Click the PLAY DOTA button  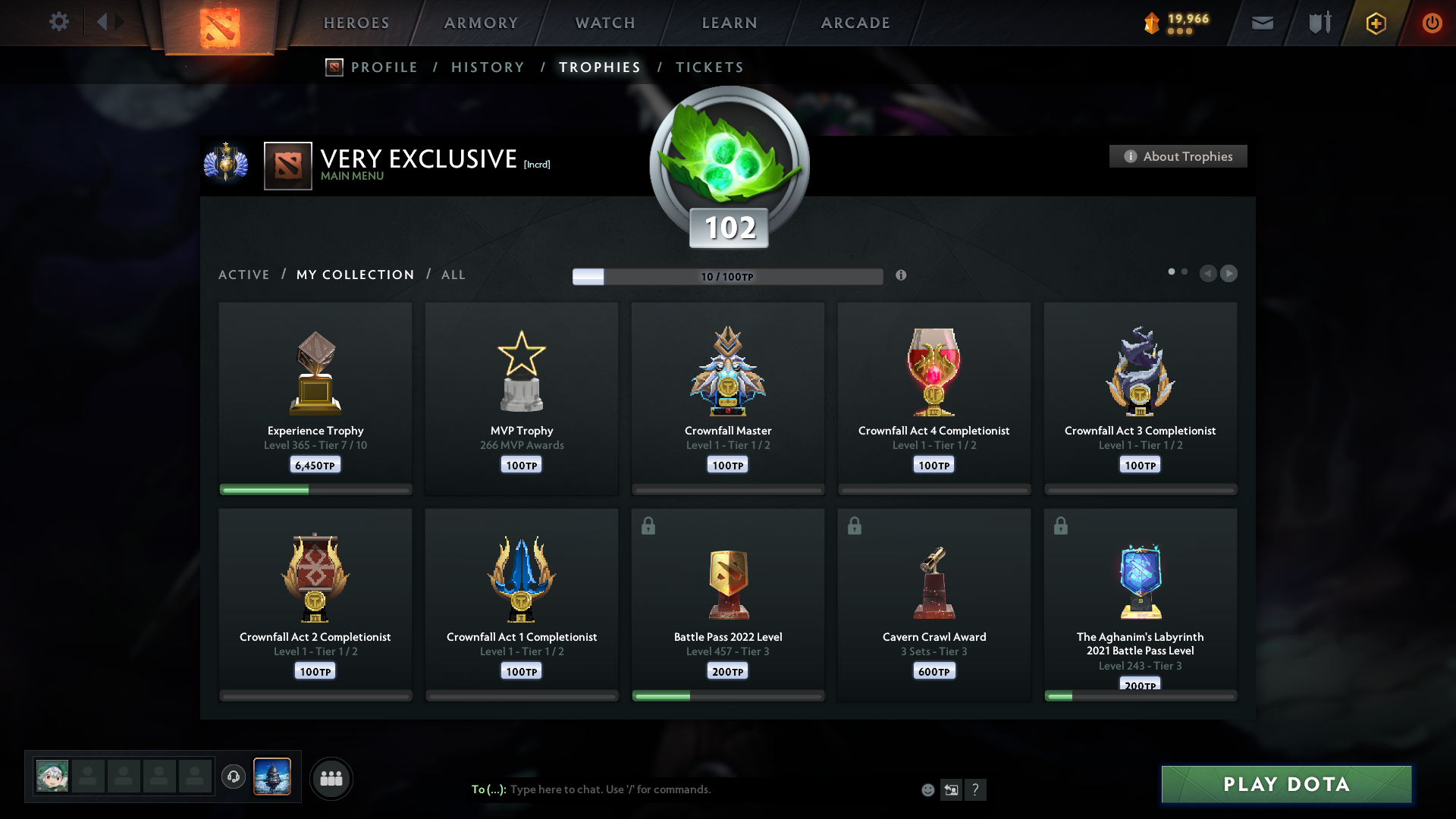[x=1285, y=784]
